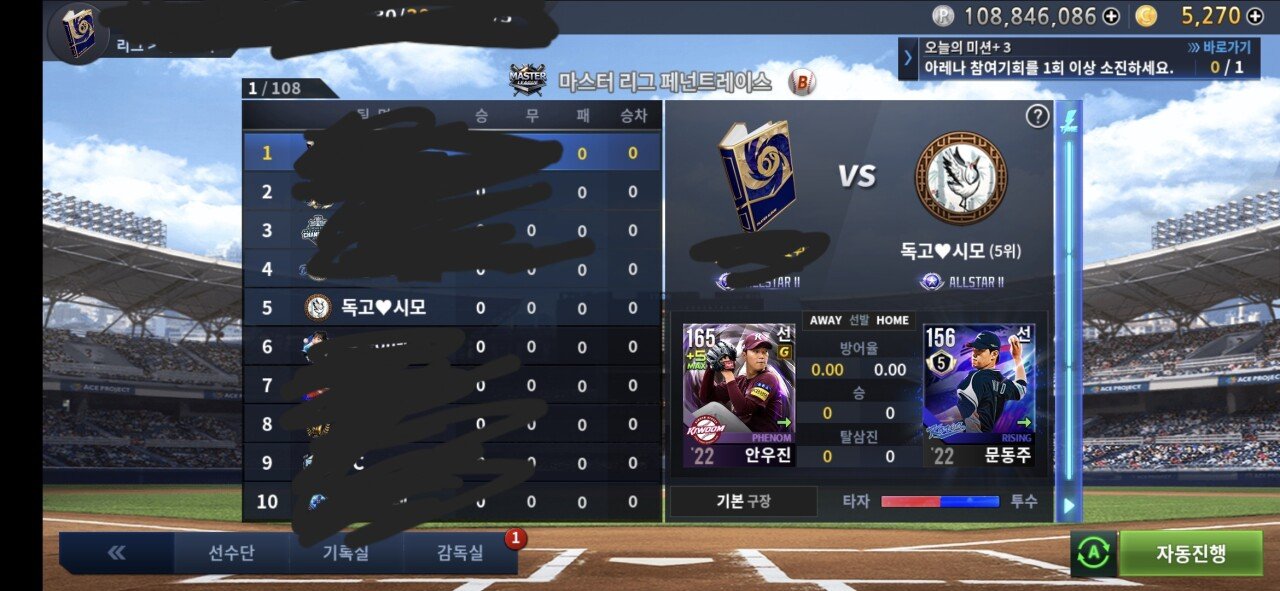View the 문동주 starting pitcher card
1280x591 pixels.
[979, 395]
